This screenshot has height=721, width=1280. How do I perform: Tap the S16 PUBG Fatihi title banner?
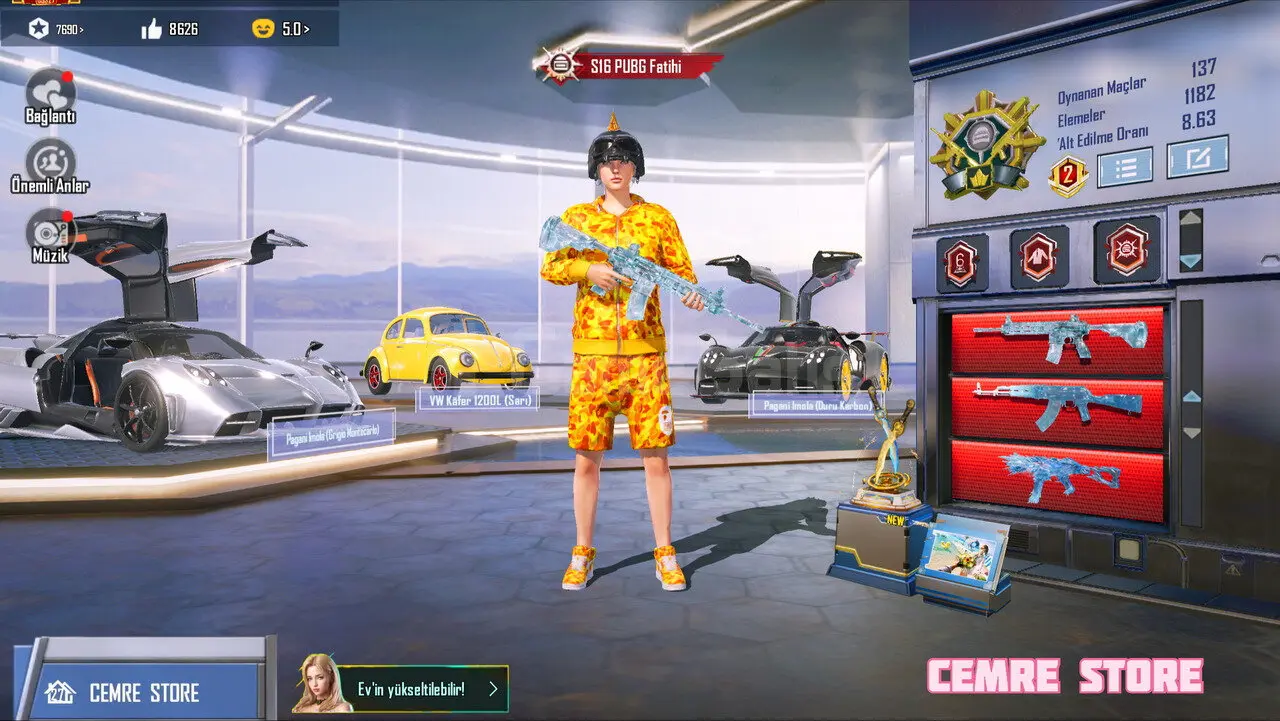click(630, 66)
